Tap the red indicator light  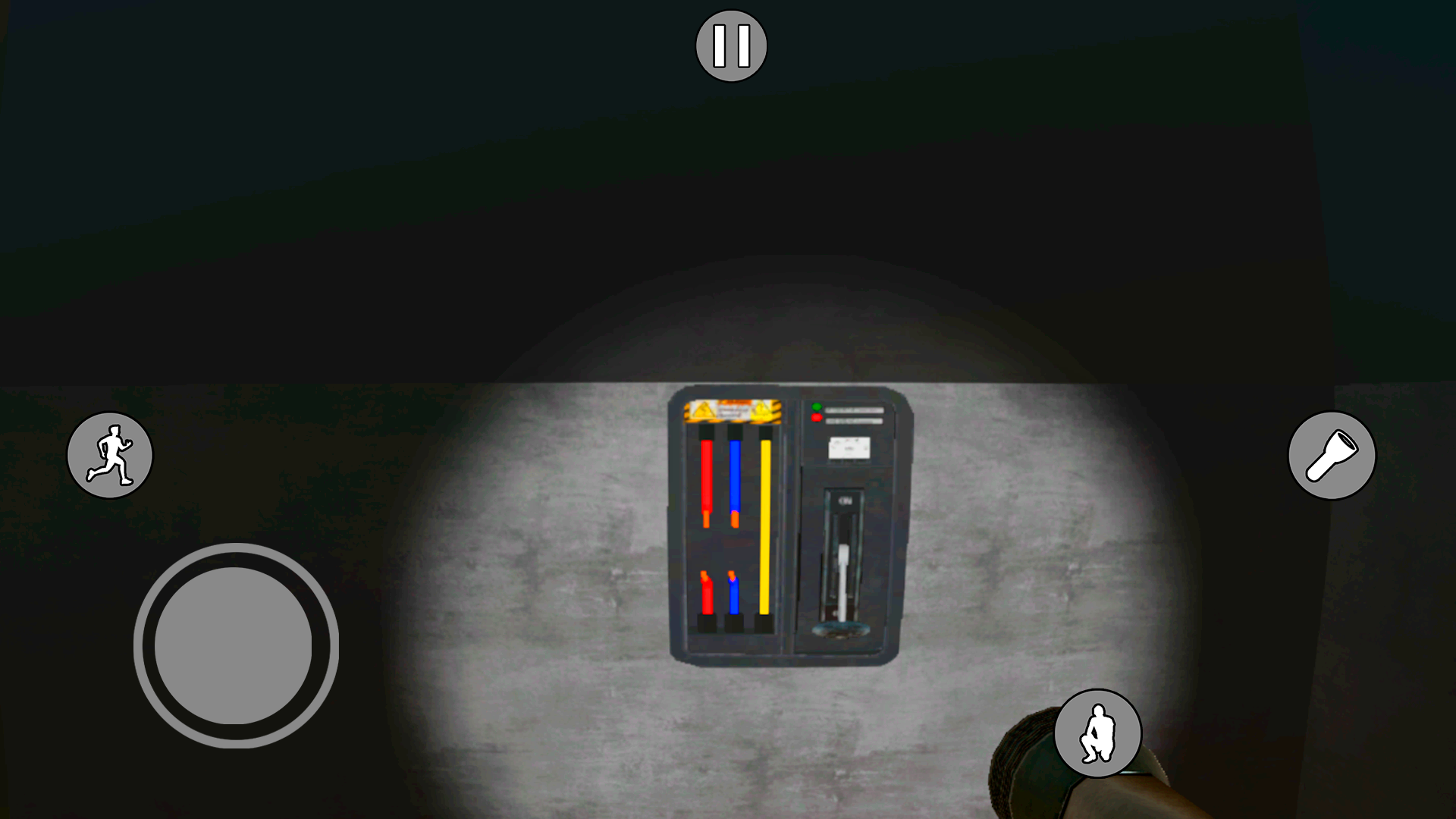[x=817, y=418]
